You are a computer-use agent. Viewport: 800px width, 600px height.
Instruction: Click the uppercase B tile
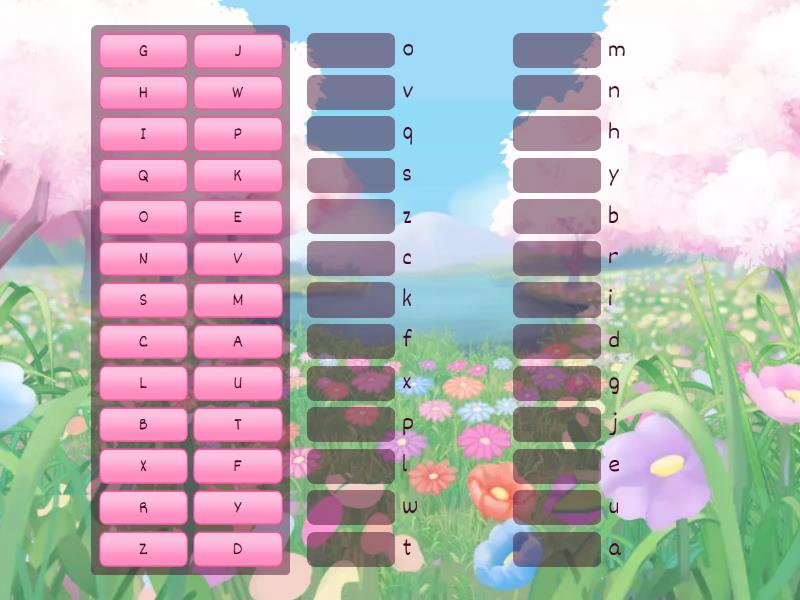click(x=143, y=425)
